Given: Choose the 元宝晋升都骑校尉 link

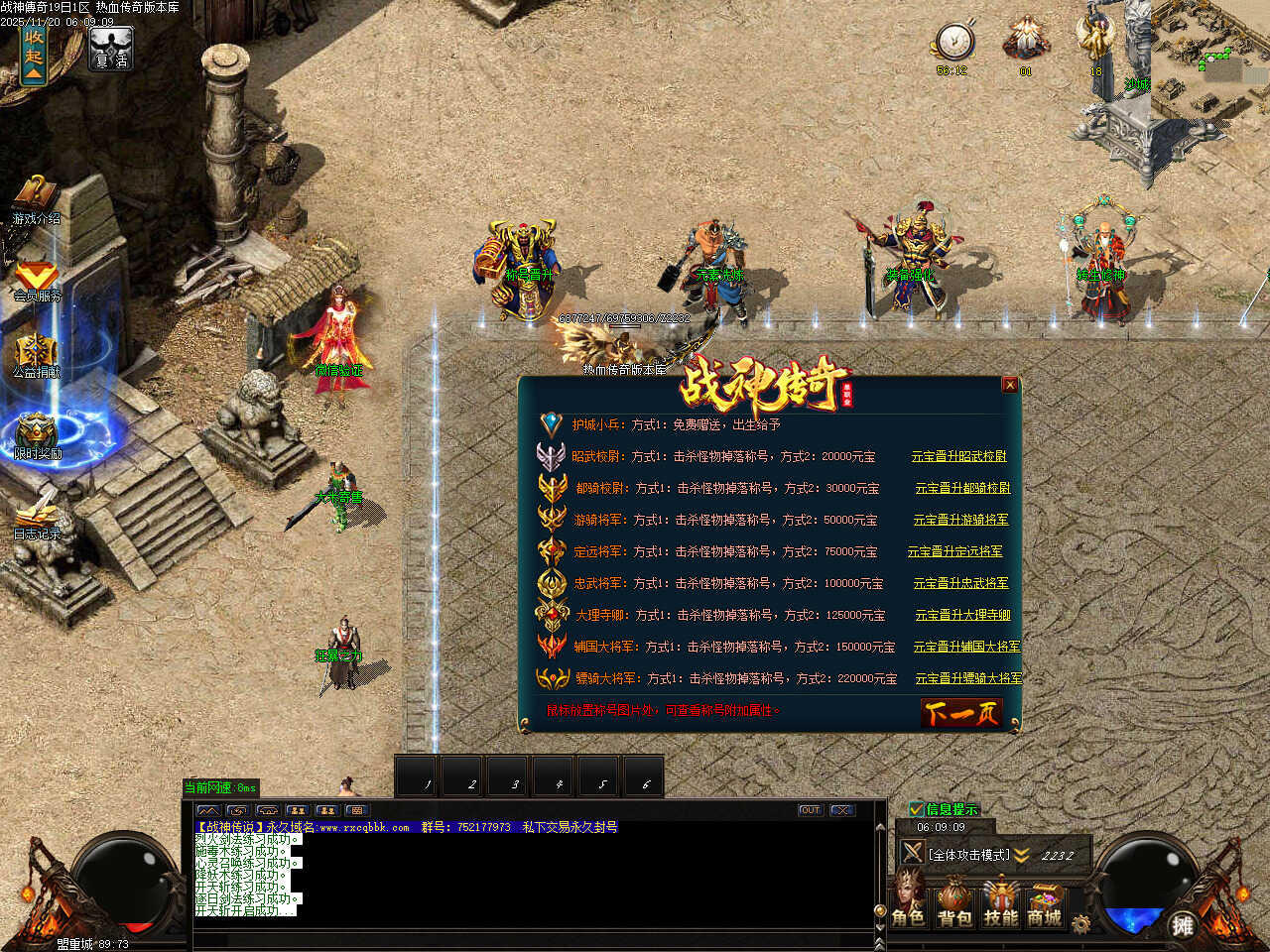Looking at the screenshot, I should click(x=962, y=488).
